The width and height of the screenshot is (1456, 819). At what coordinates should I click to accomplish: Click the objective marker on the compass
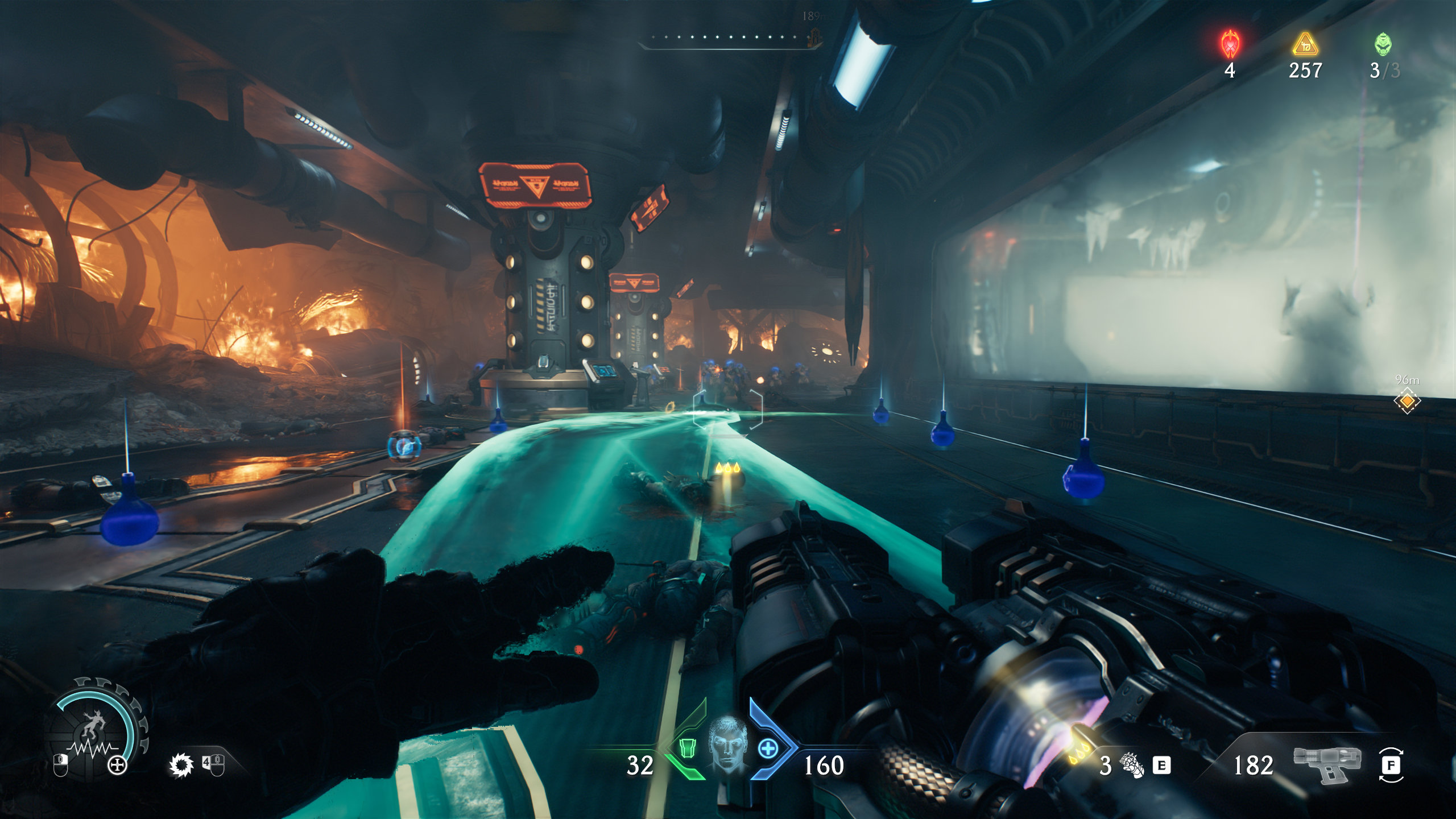tap(814, 38)
